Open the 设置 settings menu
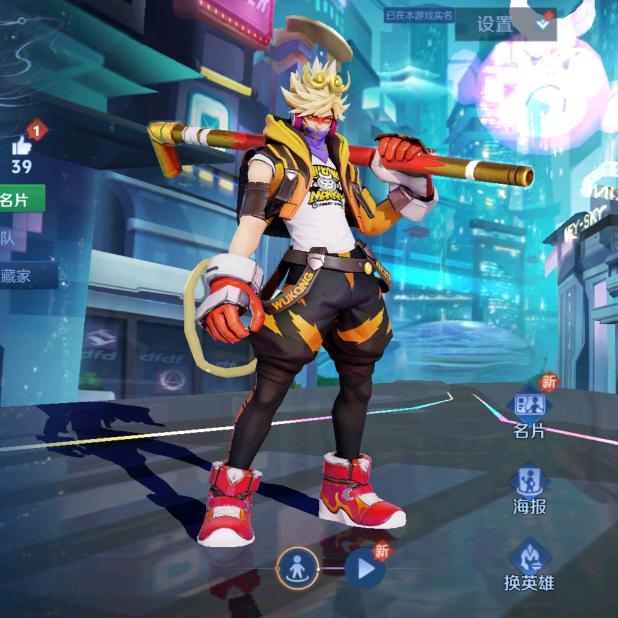 494,25
